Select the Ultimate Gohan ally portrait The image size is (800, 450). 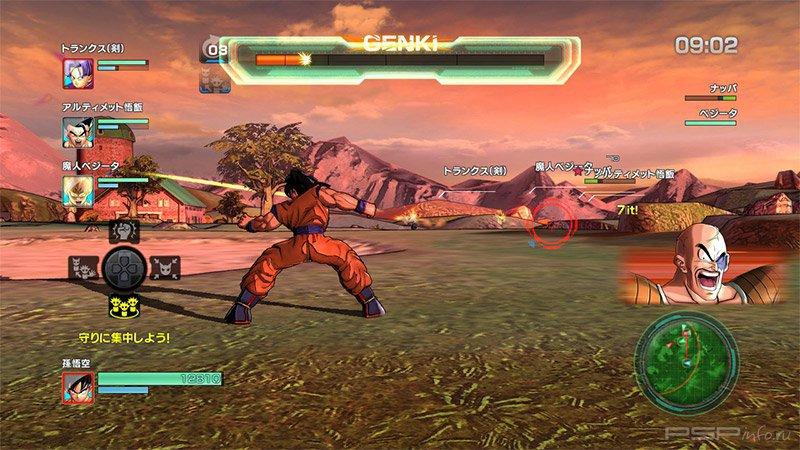(x=78, y=131)
